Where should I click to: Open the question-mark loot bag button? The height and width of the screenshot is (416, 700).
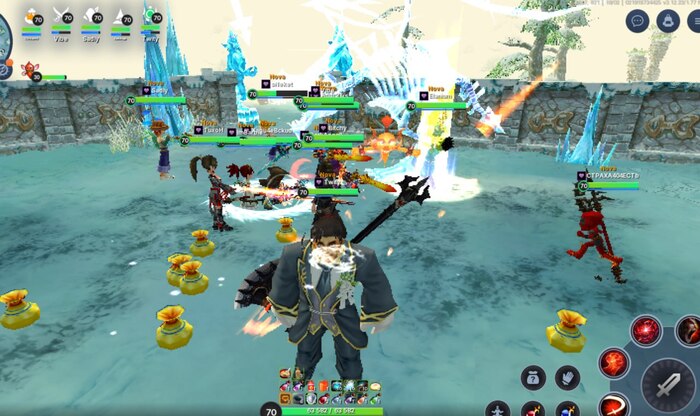(x=534, y=377)
